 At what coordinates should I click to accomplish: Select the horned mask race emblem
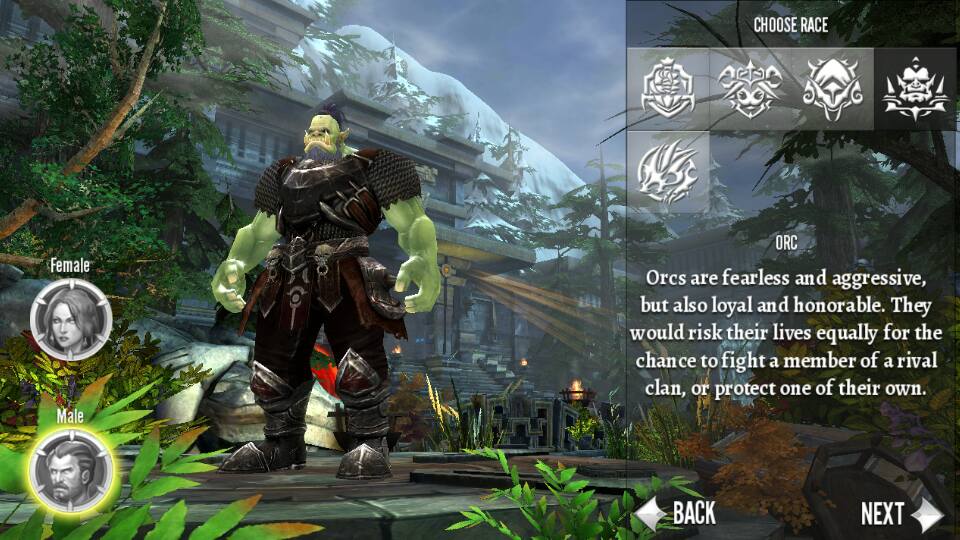point(752,88)
